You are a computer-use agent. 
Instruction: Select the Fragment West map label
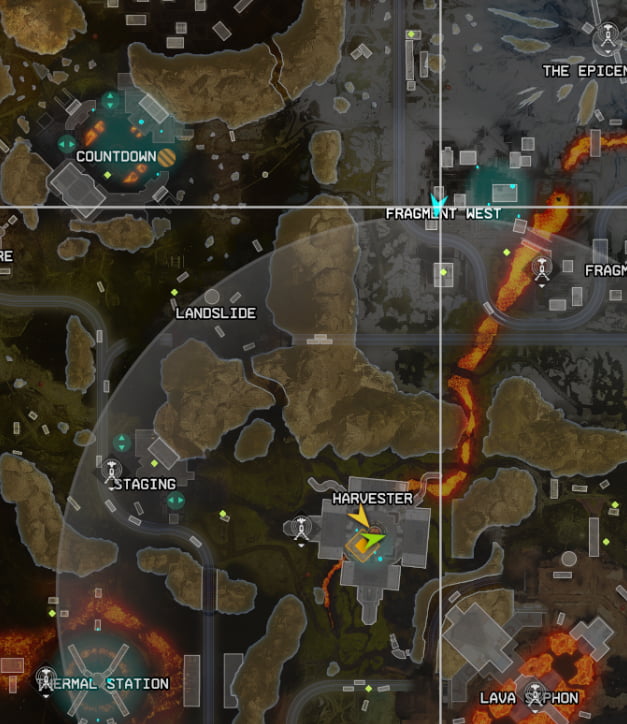(443, 214)
